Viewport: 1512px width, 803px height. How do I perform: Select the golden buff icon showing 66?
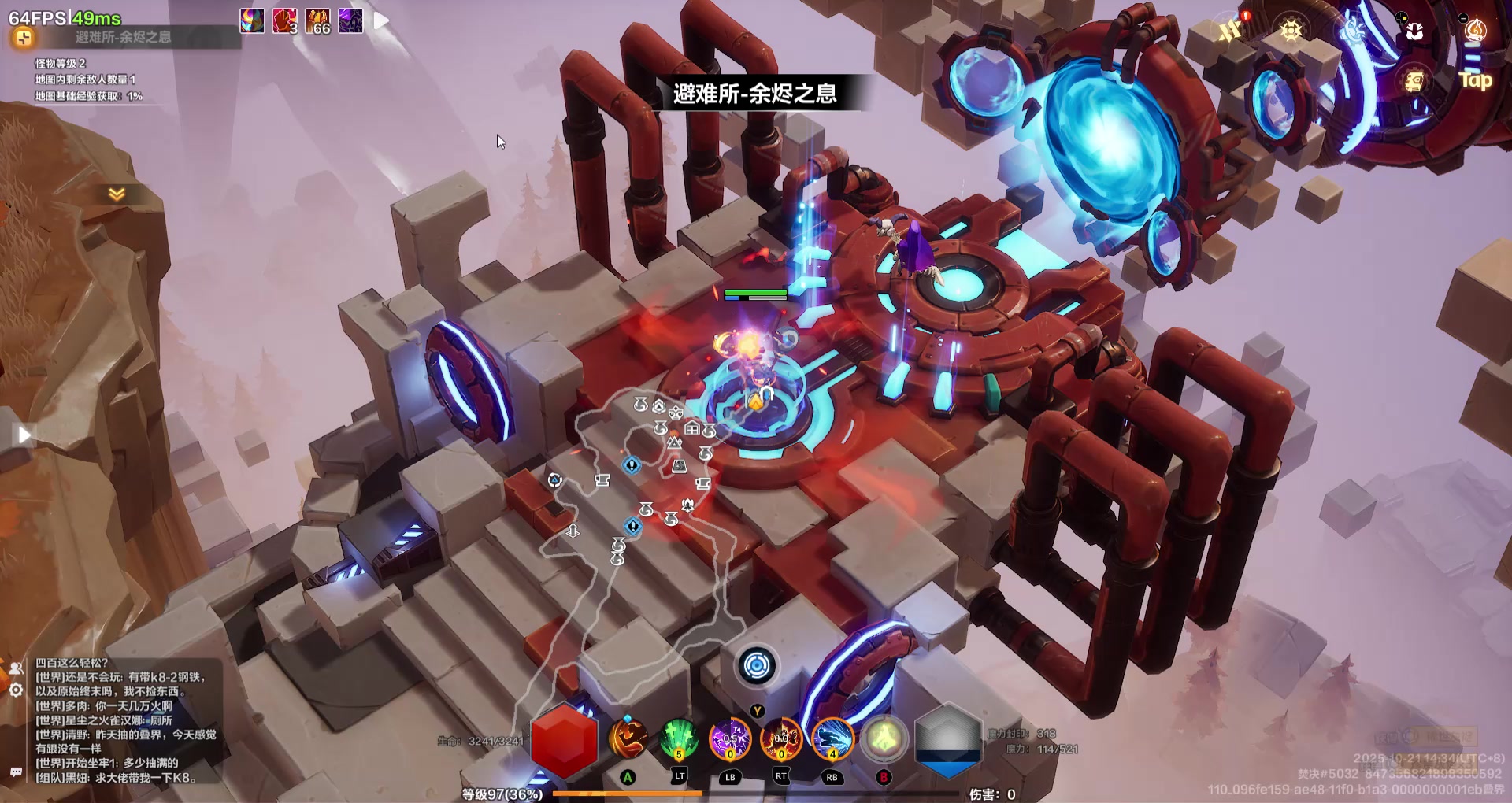(x=317, y=20)
